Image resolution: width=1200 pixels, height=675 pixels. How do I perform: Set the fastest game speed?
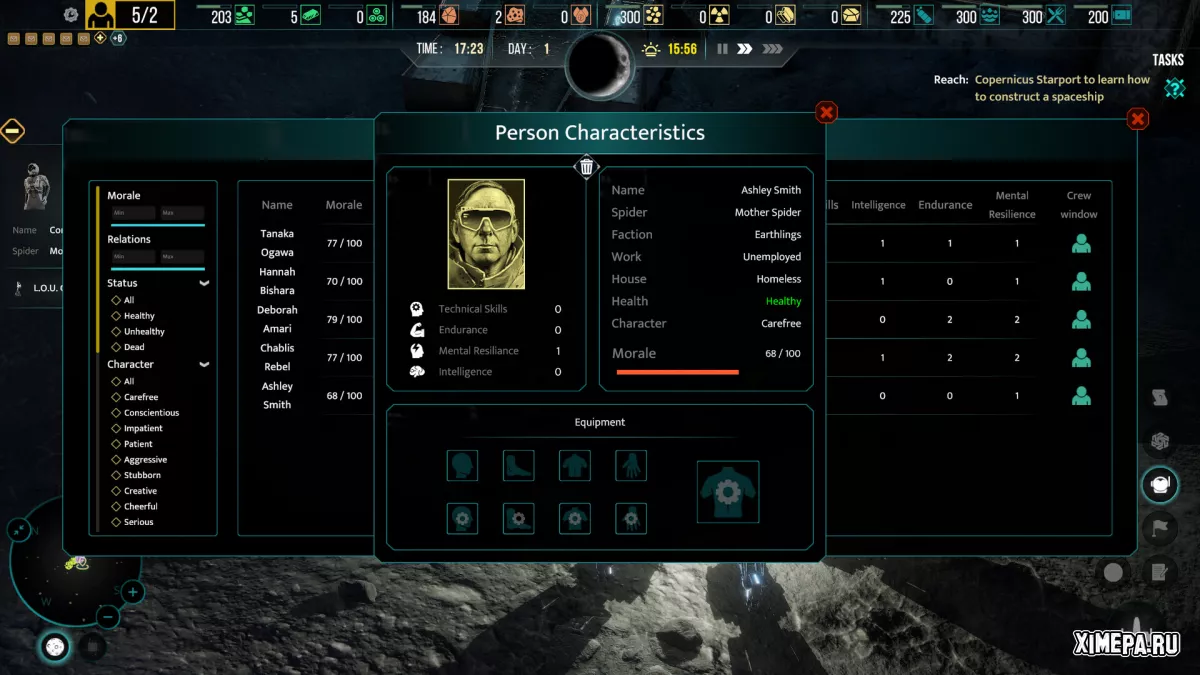(x=772, y=49)
